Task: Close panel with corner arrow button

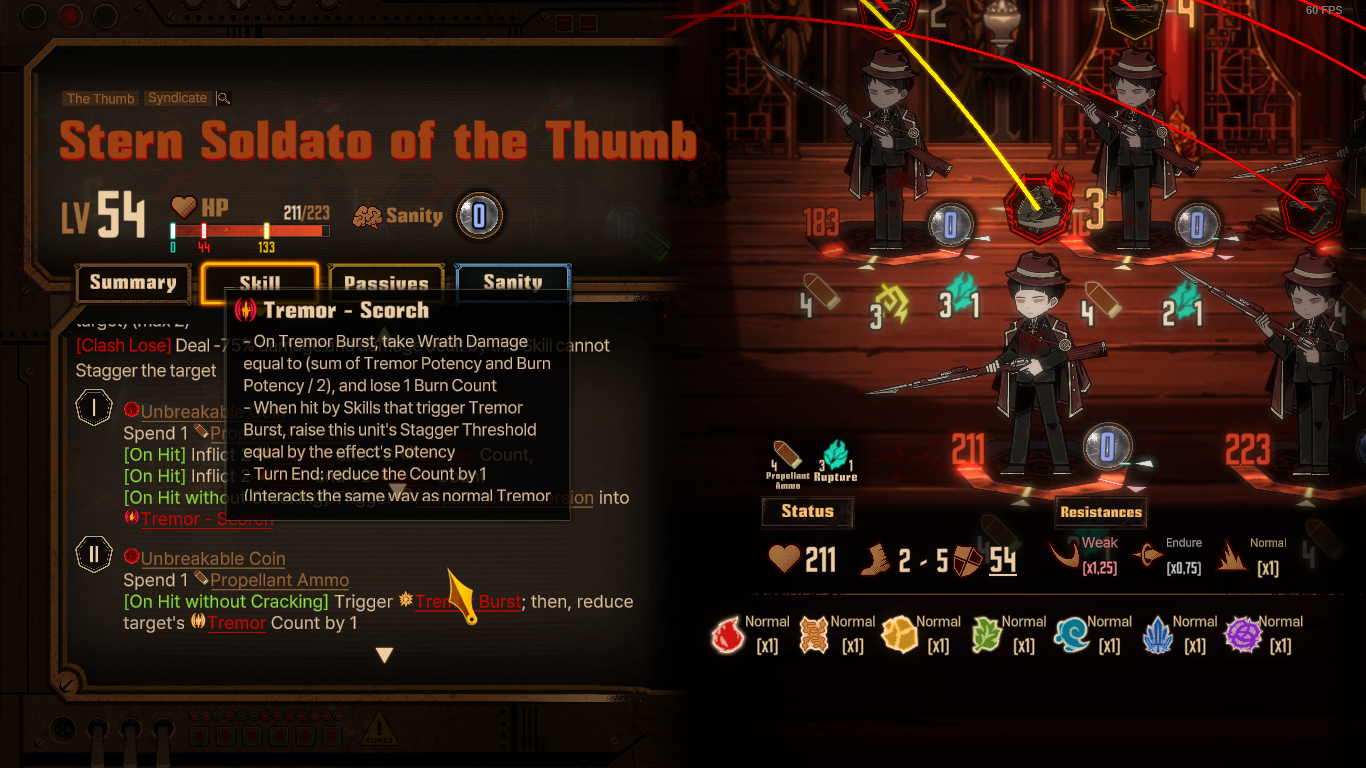Action: [x=66, y=685]
